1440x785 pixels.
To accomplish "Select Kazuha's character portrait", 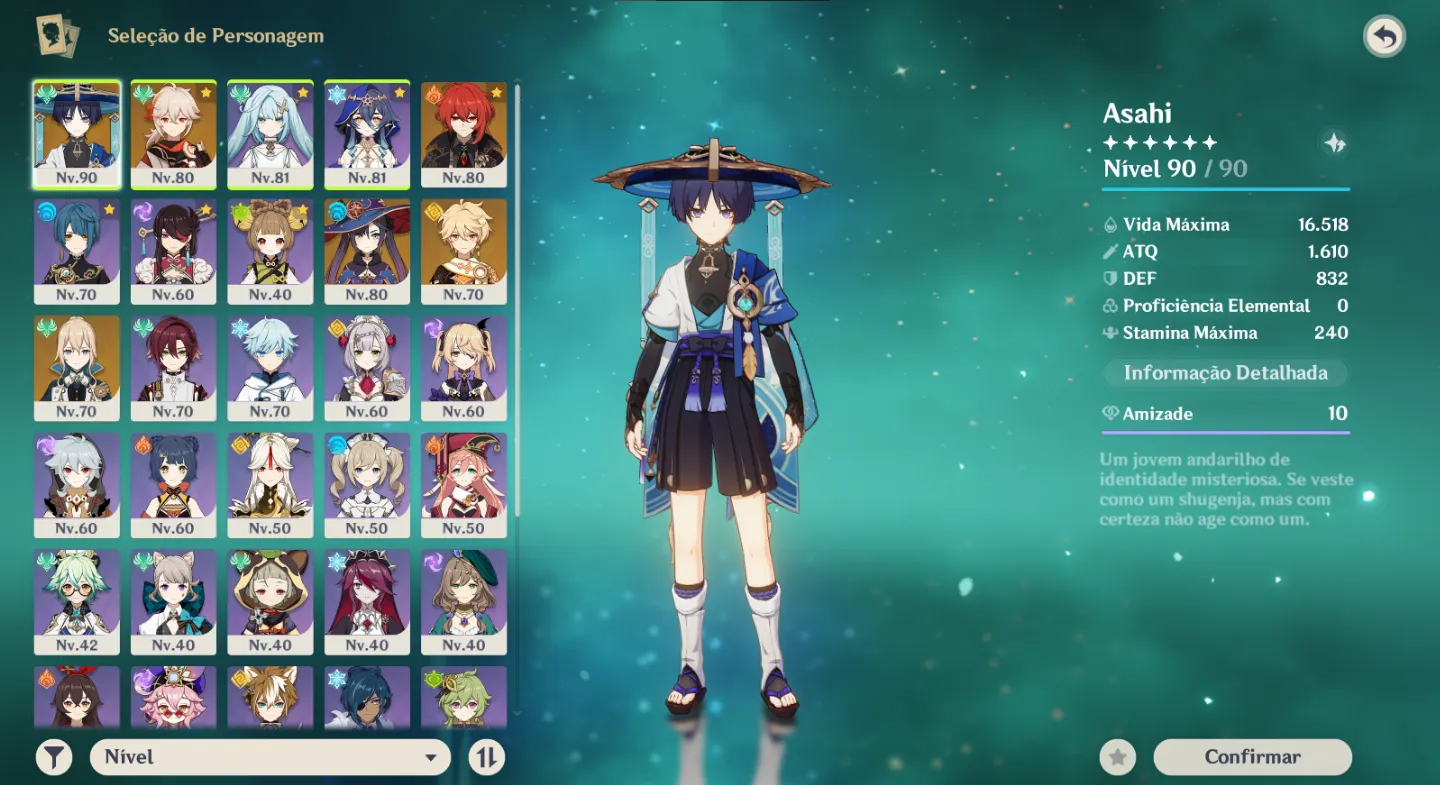I will 173,134.
